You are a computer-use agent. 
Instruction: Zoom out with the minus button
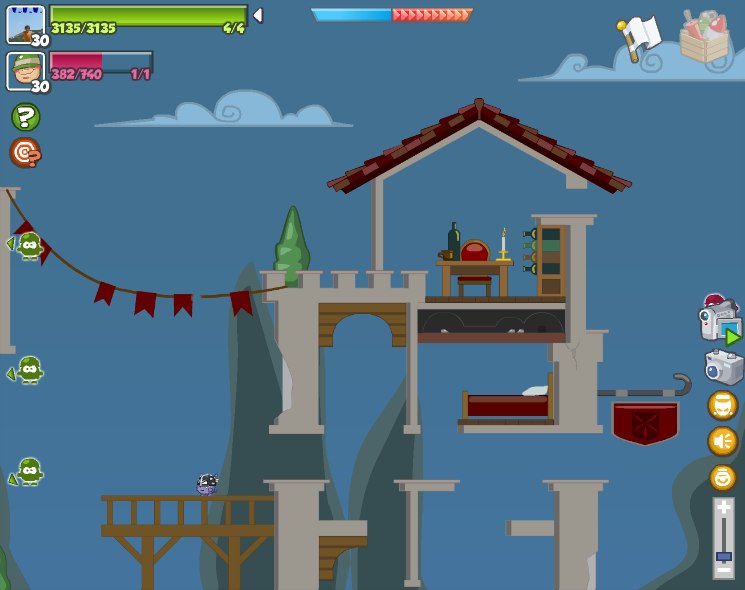coord(723,568)
